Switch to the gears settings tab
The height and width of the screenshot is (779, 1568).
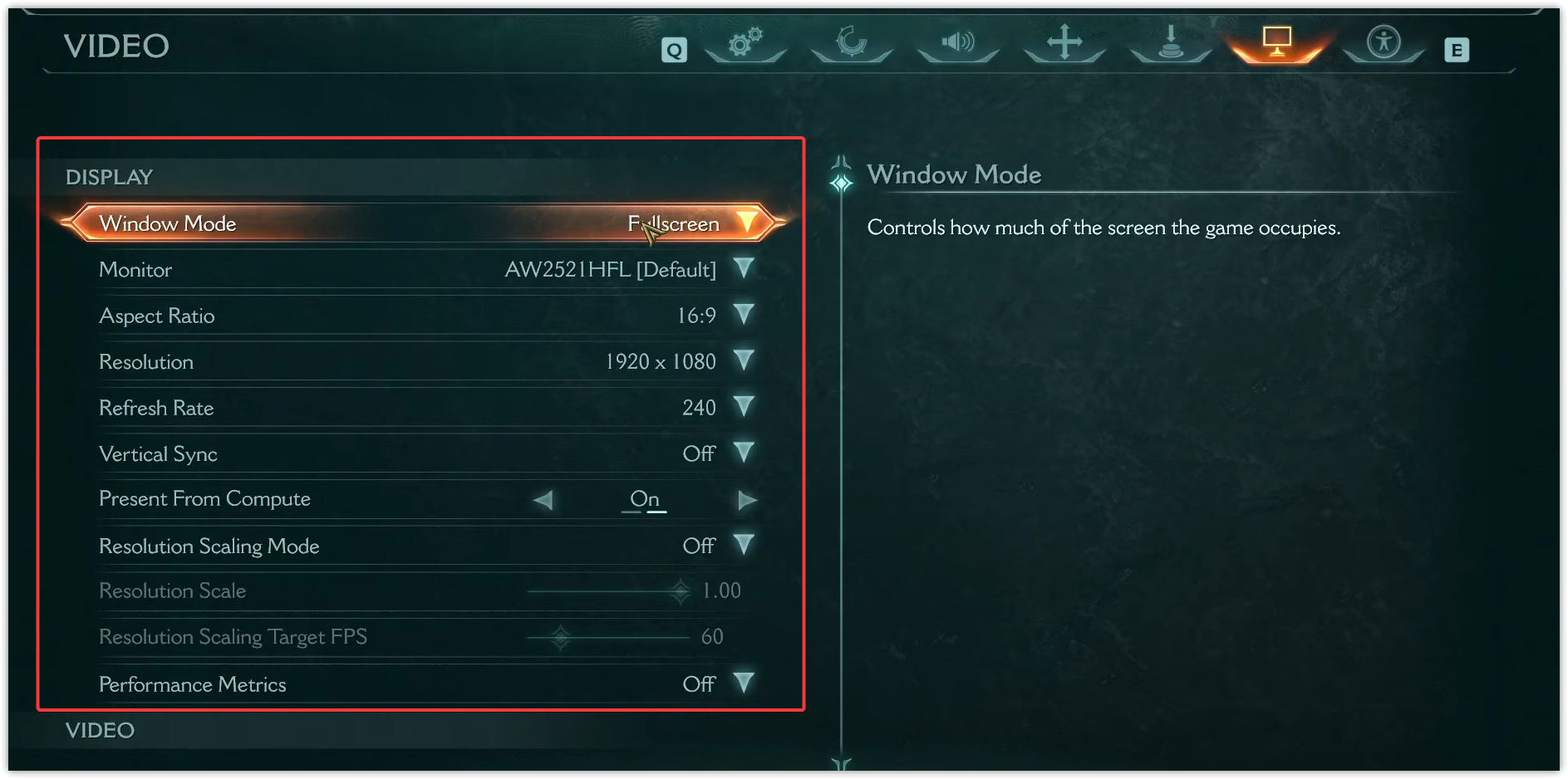745,42
